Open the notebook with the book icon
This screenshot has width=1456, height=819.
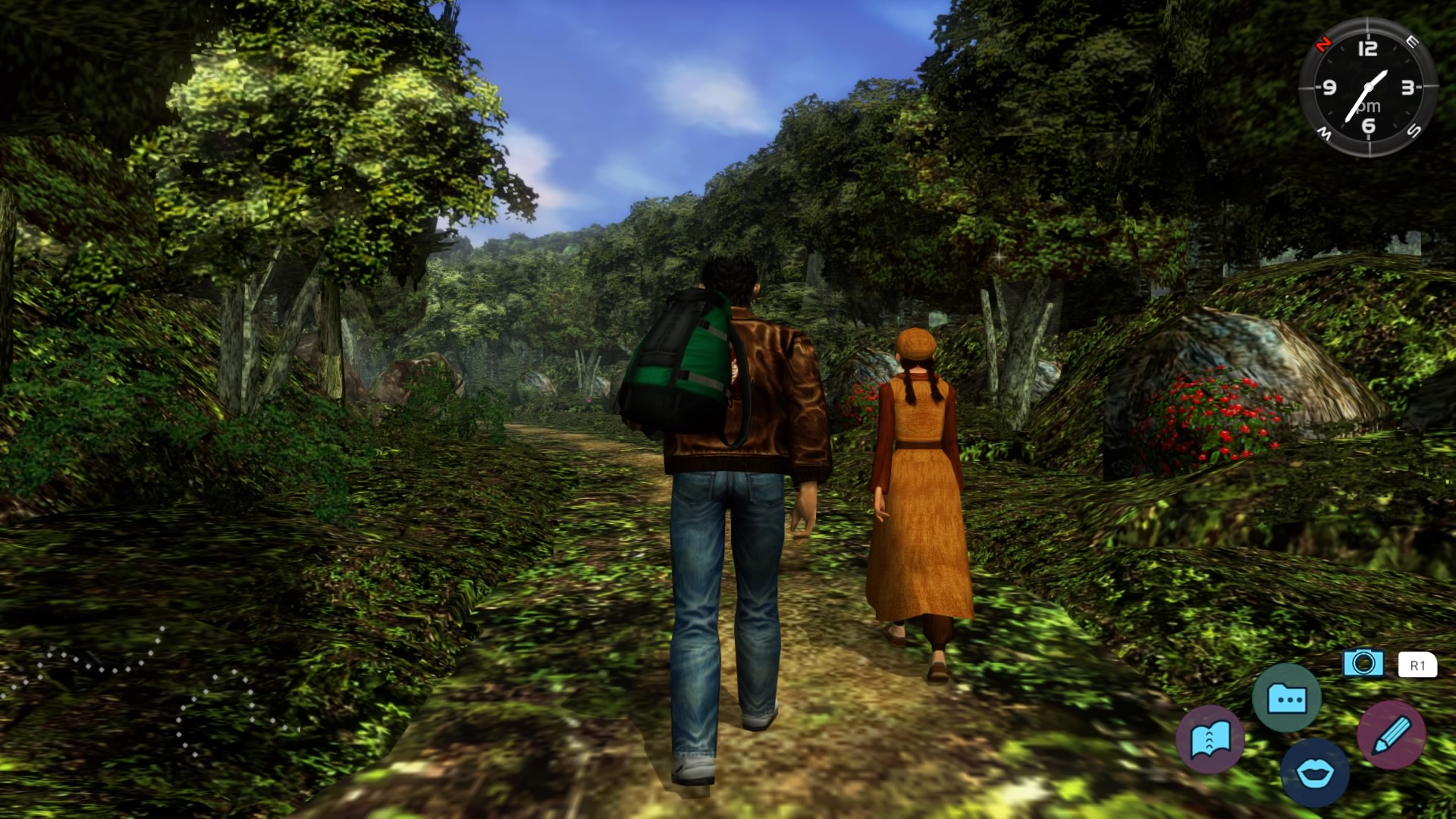coord(1210,739)
